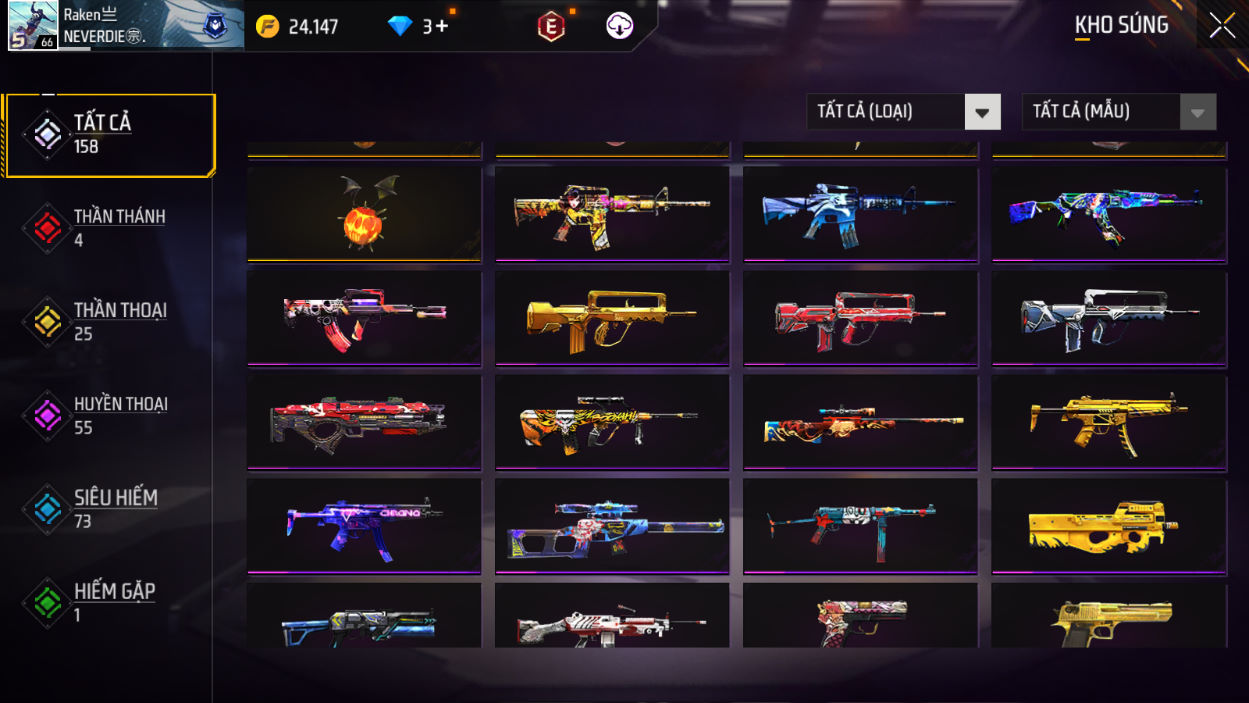1249x703 pixels.
Task: Open the red E badge icon
Action: pyautogui.click(x=551, y=27)
